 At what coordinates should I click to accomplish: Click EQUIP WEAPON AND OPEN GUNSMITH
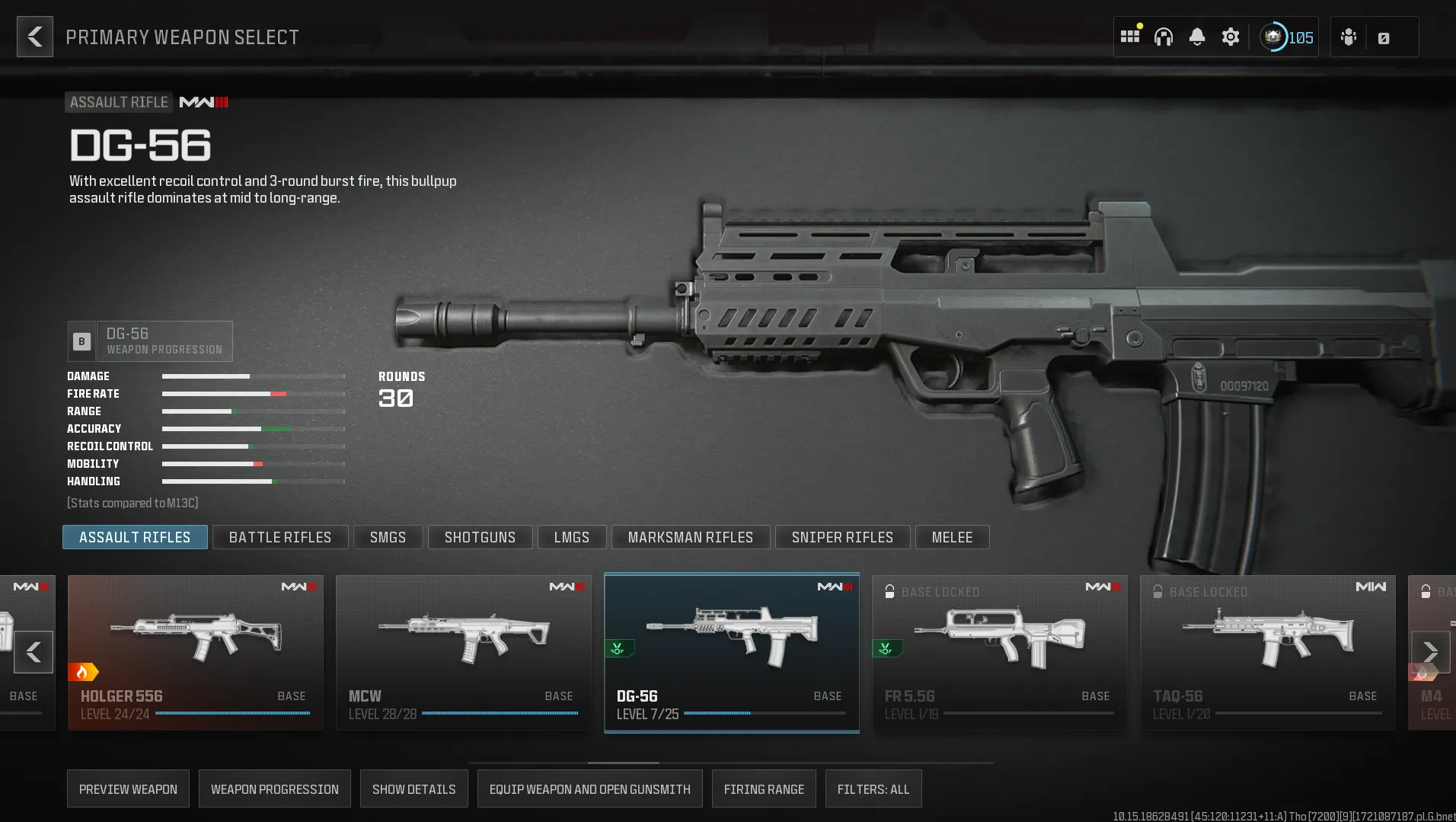(589, 788)
